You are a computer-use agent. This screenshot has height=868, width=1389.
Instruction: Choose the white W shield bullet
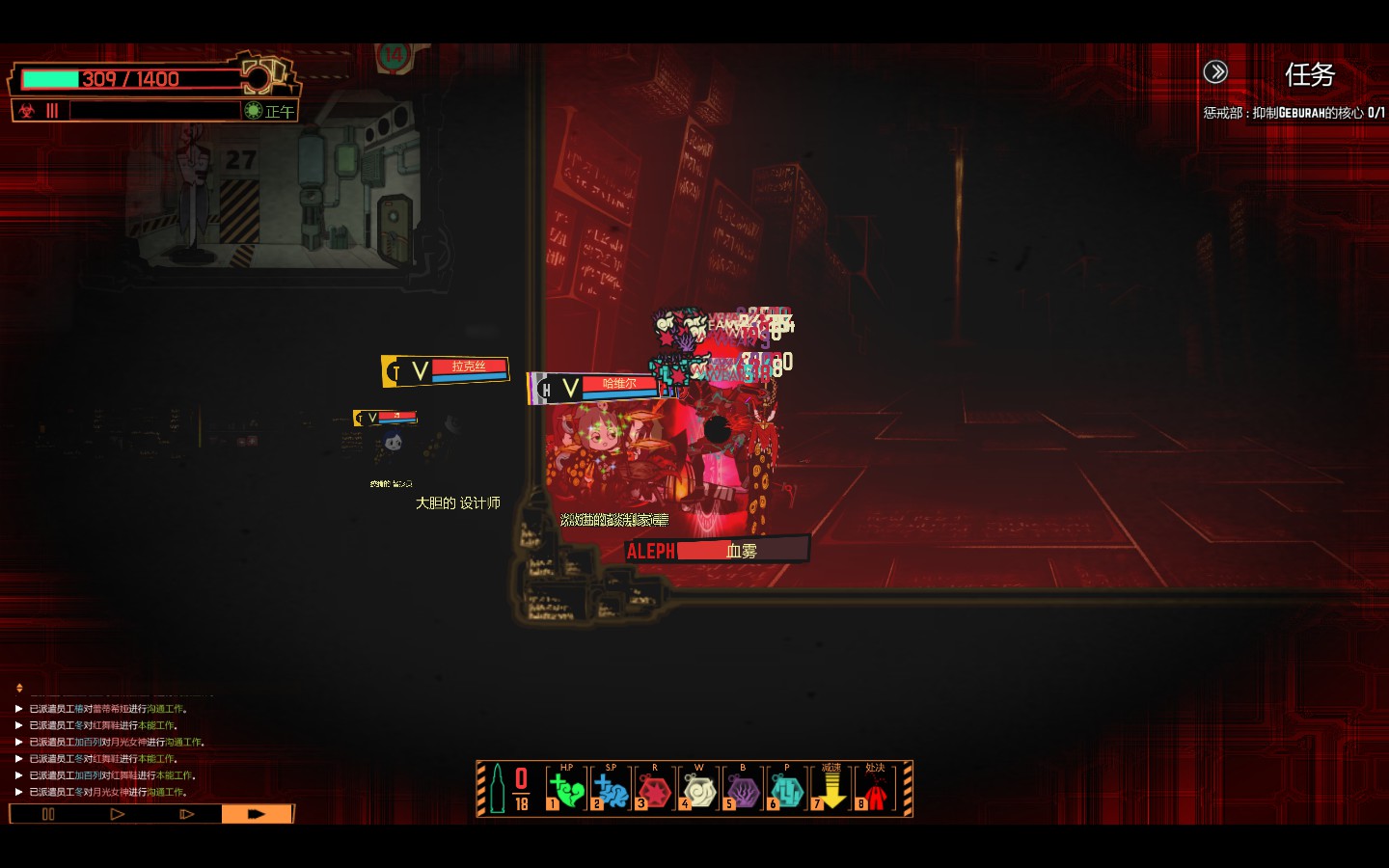point(699,790)
